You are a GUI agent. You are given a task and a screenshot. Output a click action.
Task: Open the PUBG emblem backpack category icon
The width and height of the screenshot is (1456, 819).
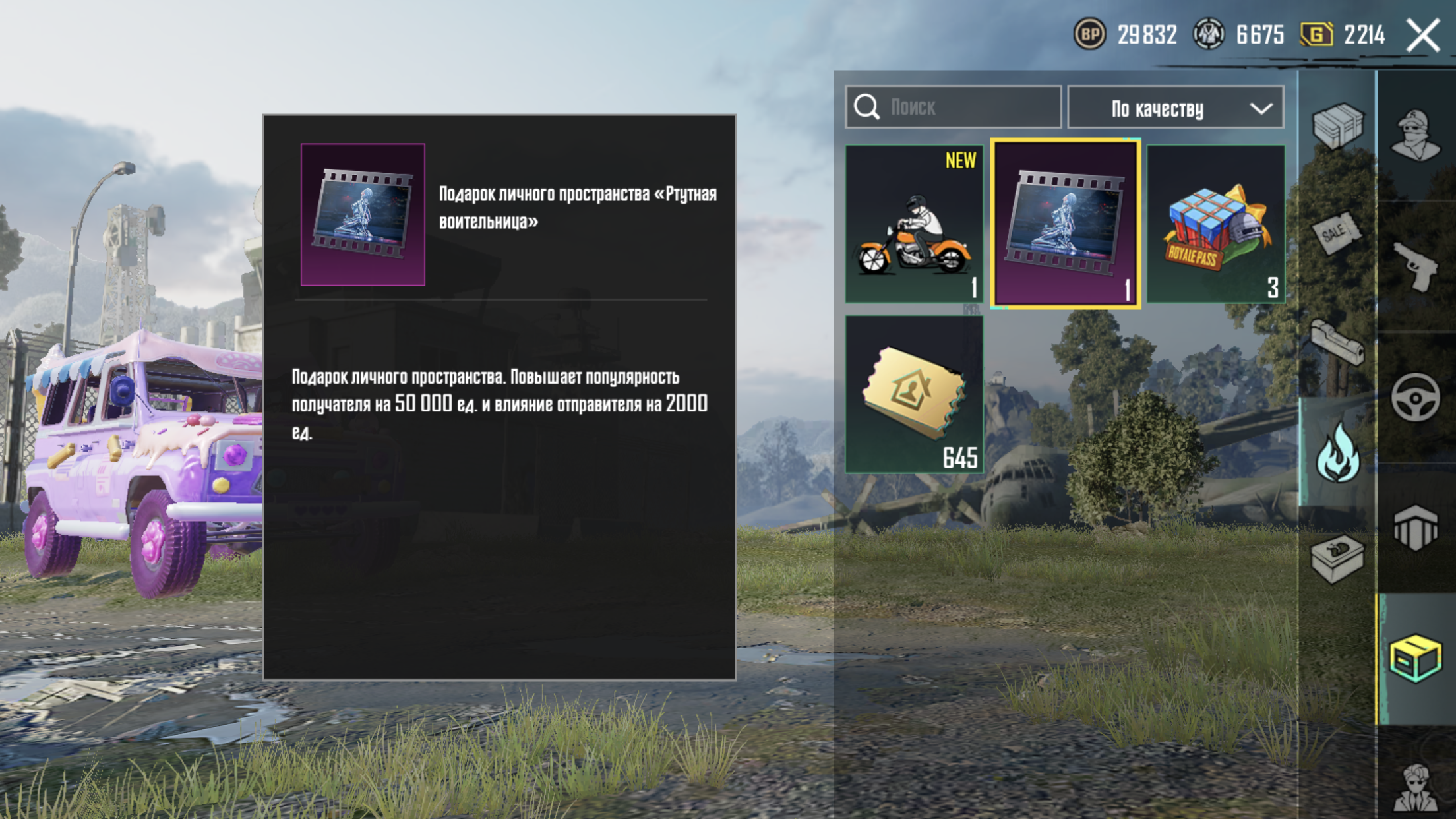click(x=1415, y=527)
